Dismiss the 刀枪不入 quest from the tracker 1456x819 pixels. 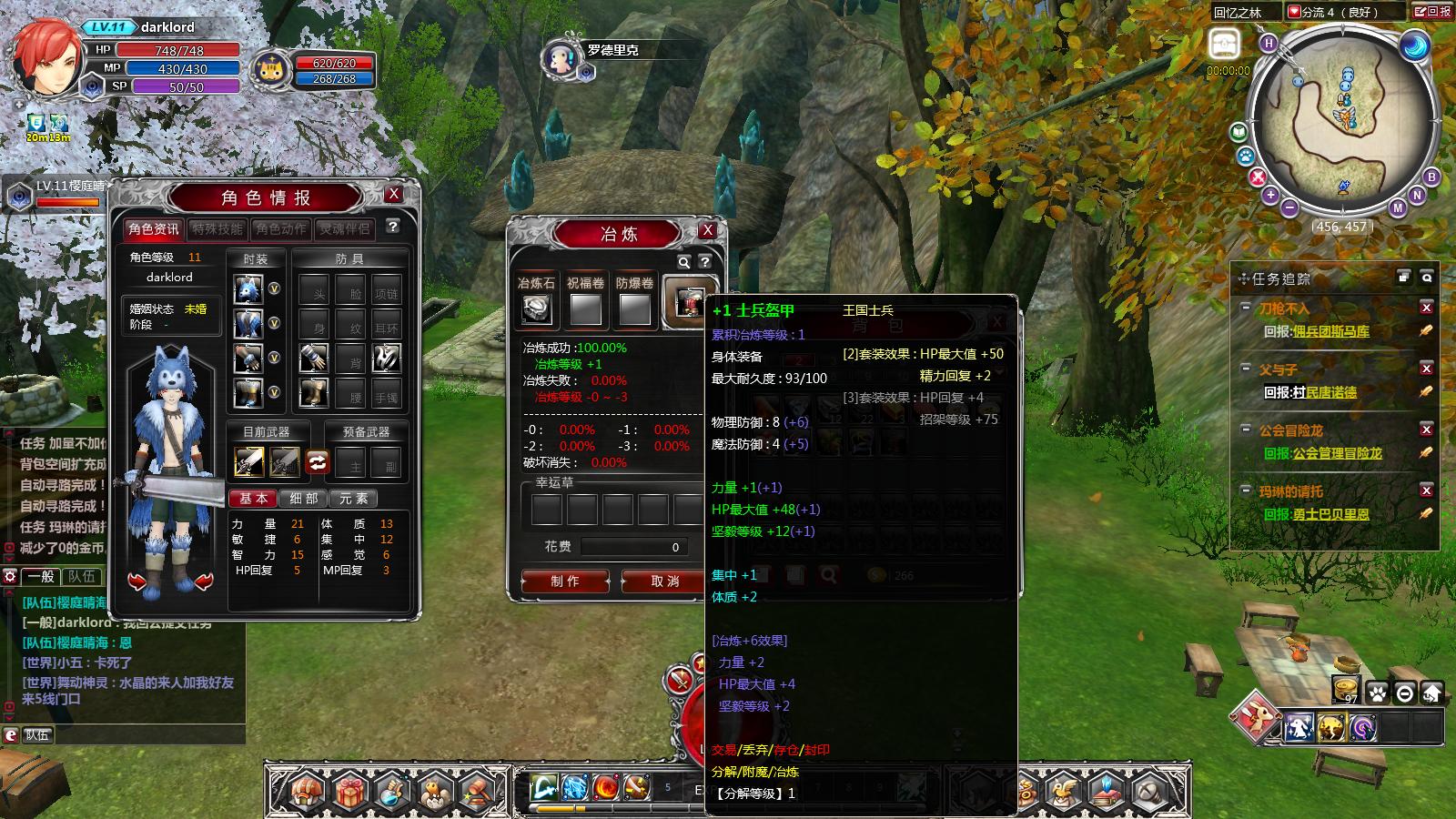pos(1426,308)
